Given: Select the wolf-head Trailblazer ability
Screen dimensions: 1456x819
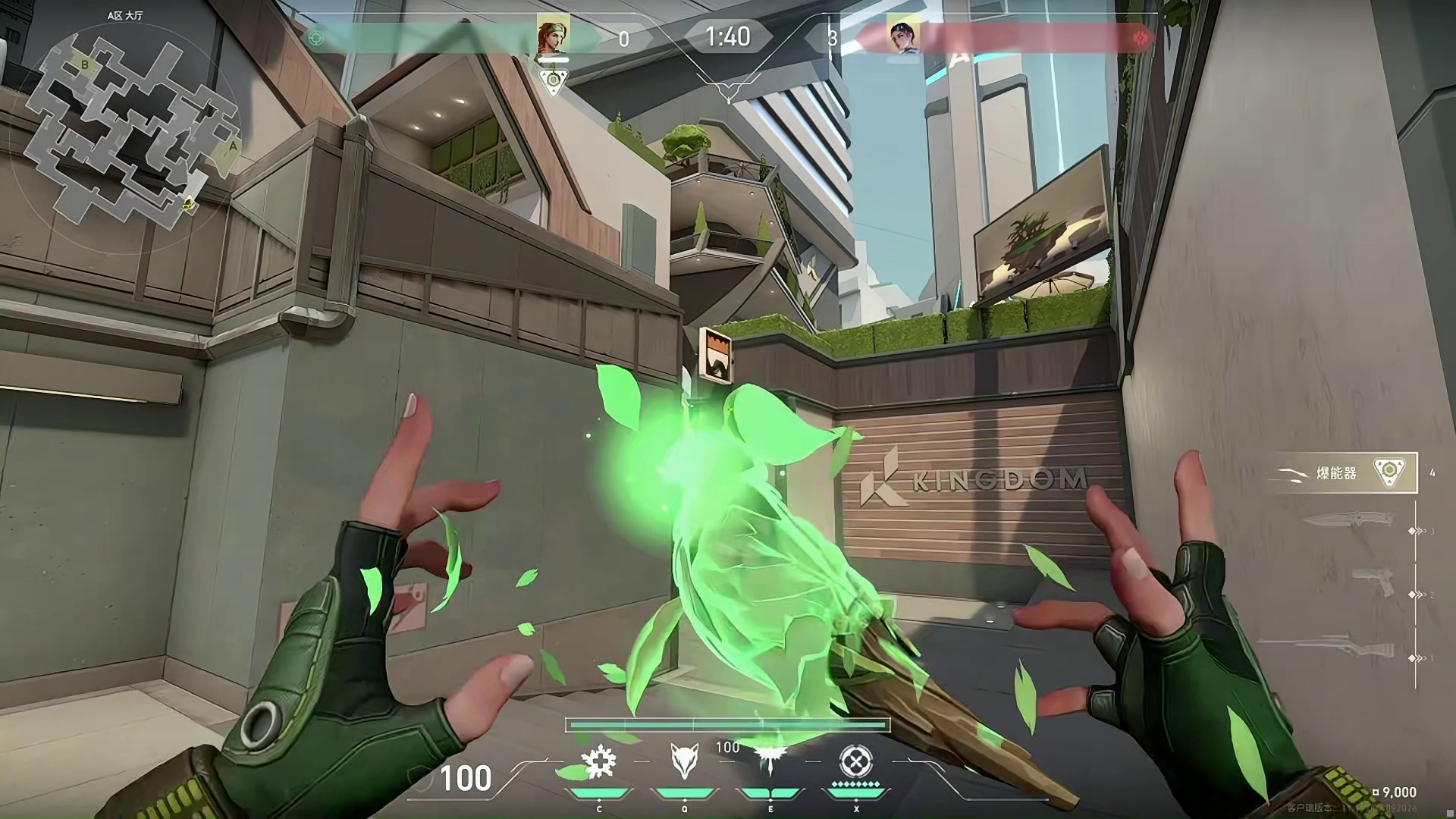Looking at the screenshot, I should 684,761.
